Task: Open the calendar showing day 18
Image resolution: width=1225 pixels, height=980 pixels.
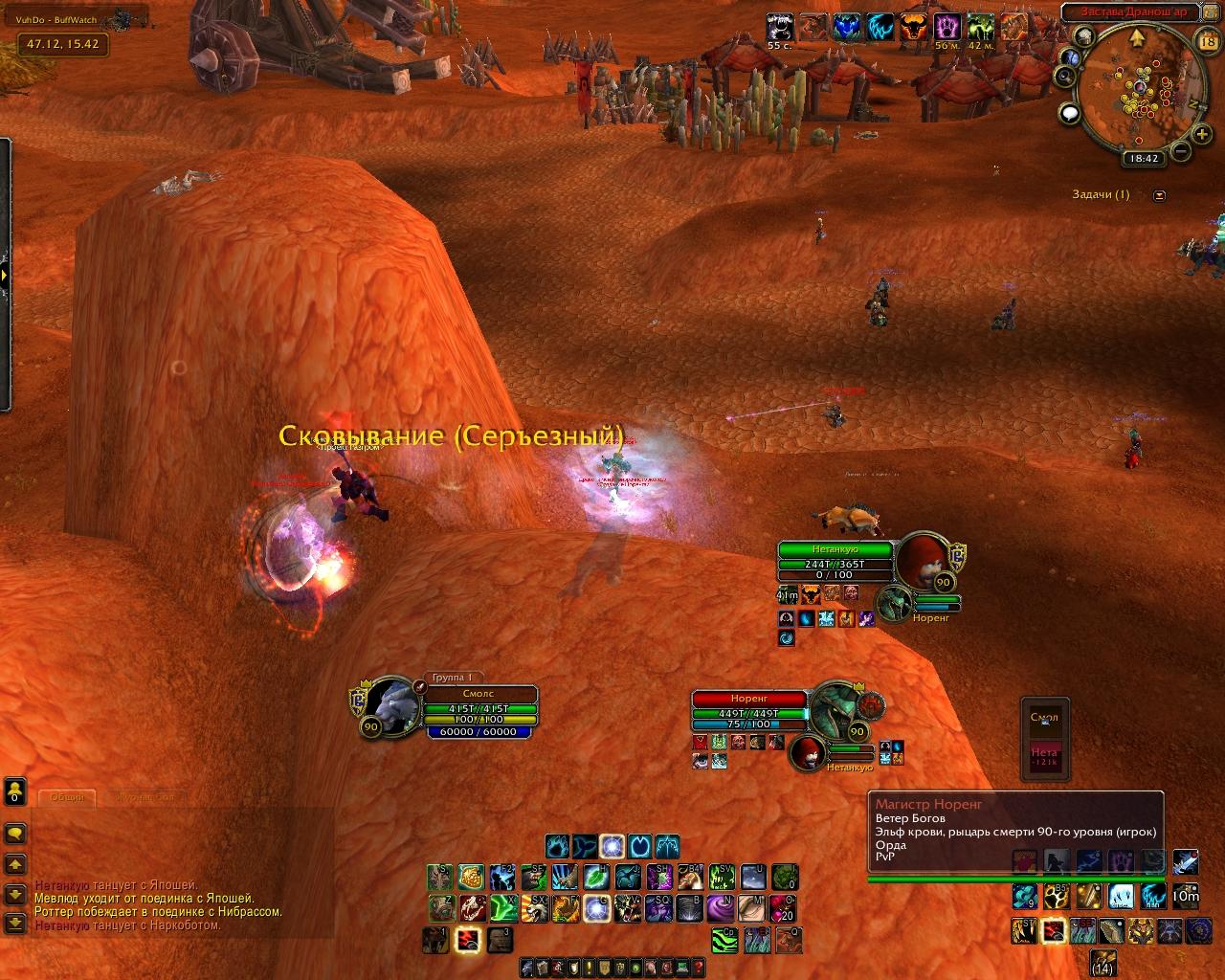Action: click(1207, 40)
